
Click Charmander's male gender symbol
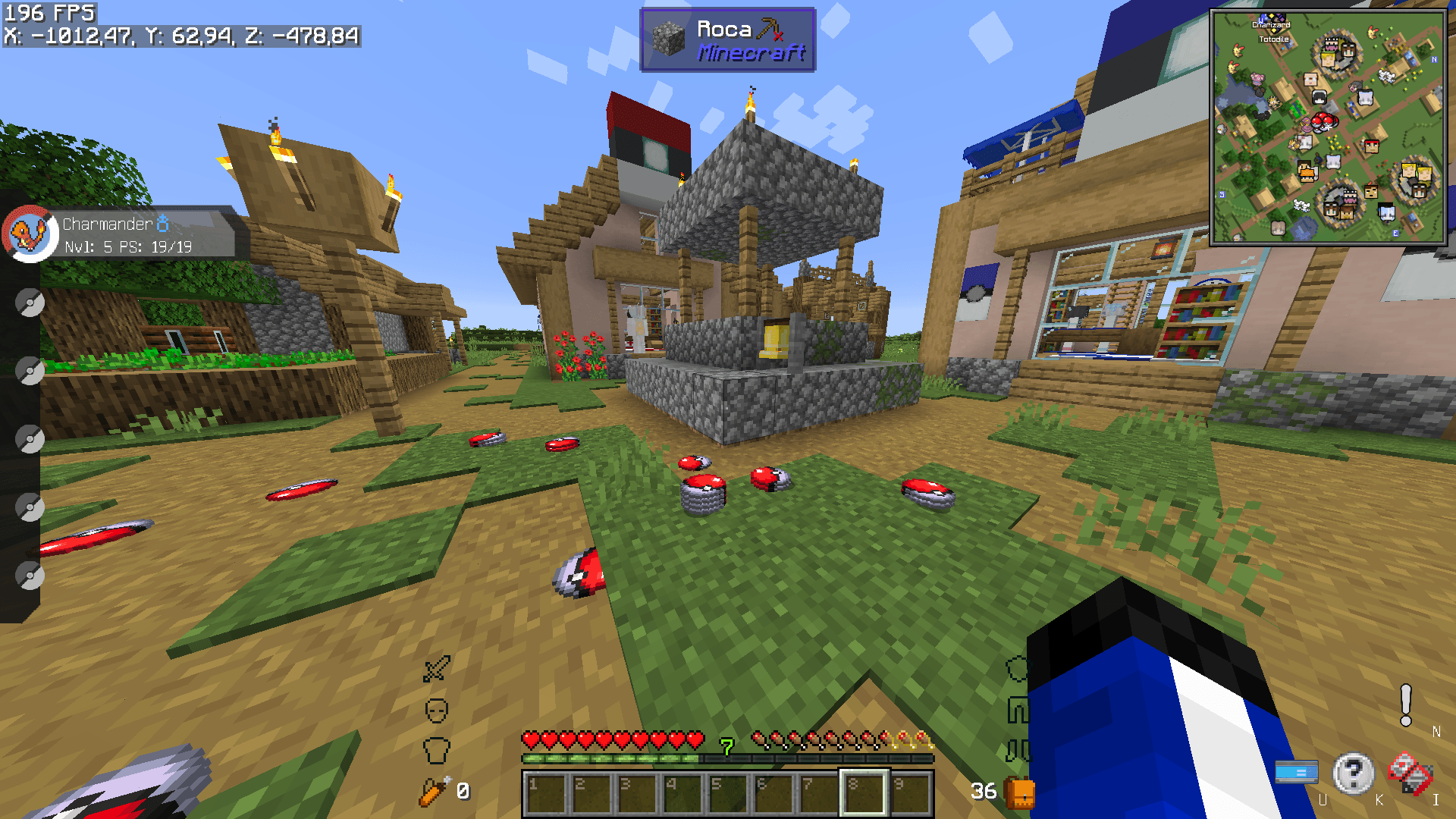(164, 222)
